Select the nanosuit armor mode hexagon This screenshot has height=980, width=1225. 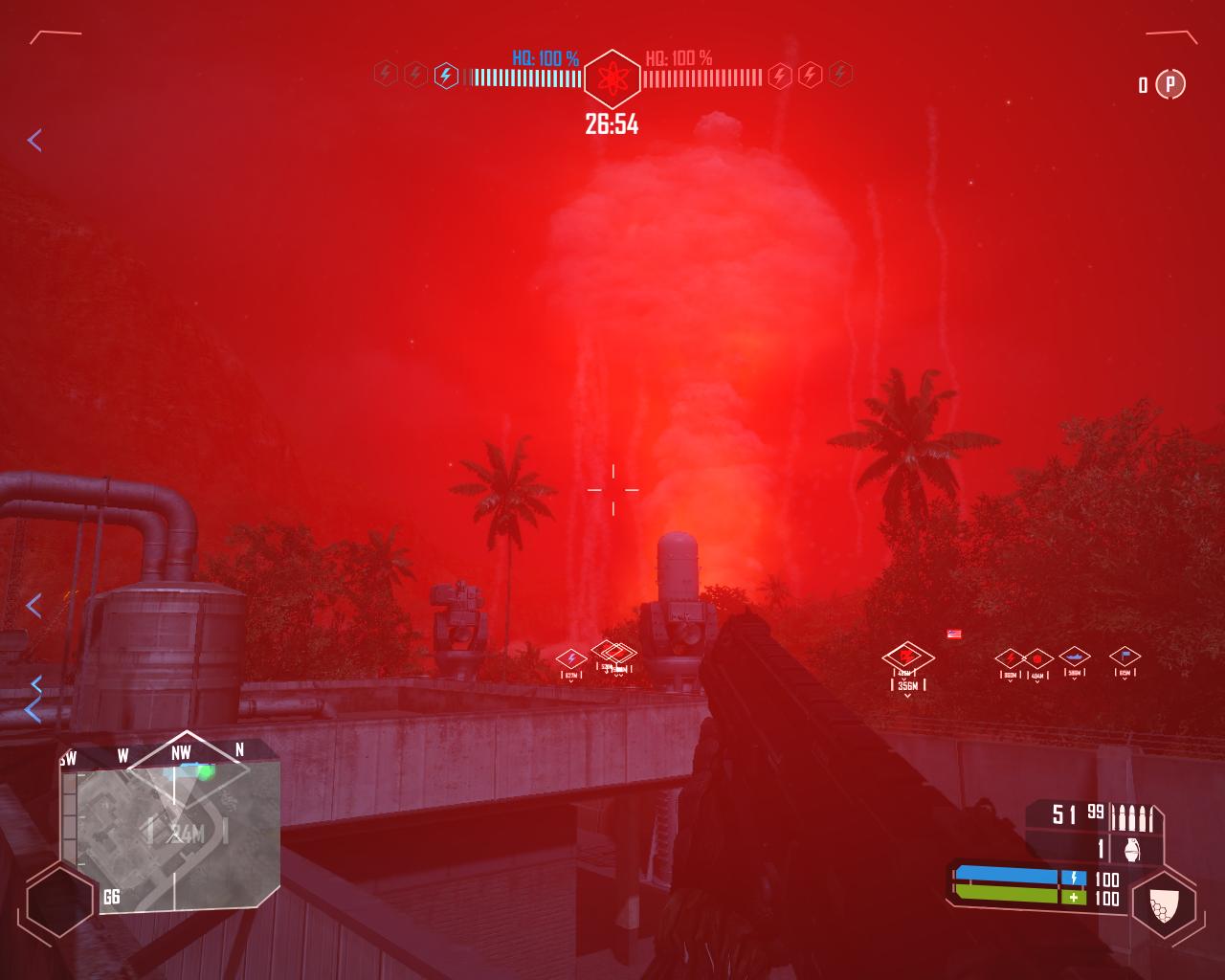click(1163, 904)
